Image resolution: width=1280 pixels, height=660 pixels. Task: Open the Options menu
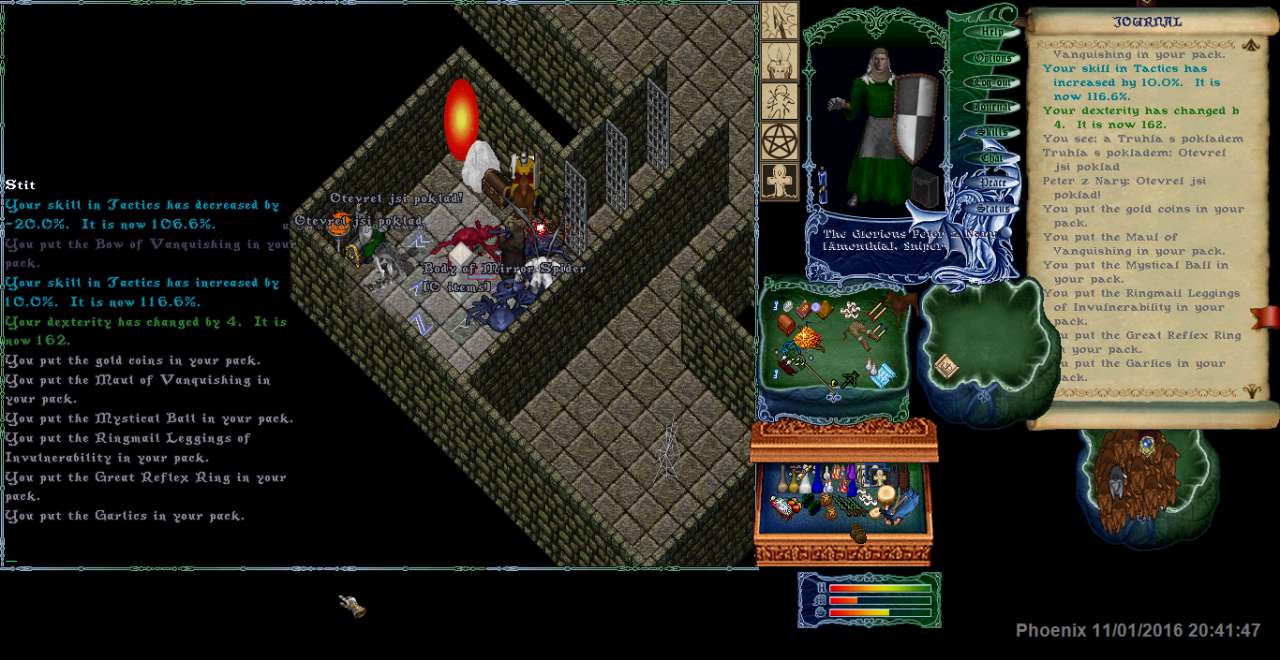pyautogui.click(x=992, y=58)
